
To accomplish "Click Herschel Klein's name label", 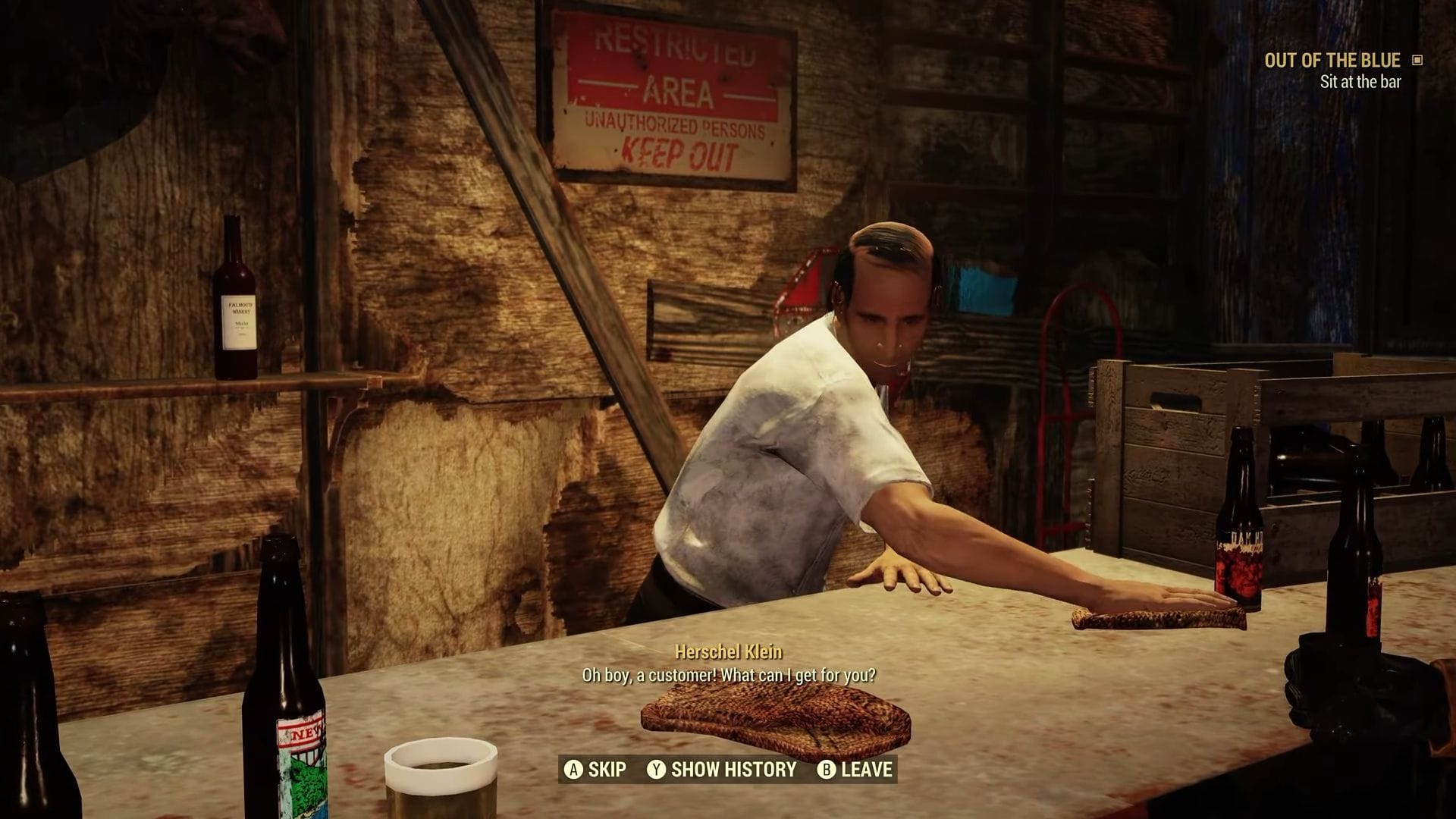I will click(730, 651).
